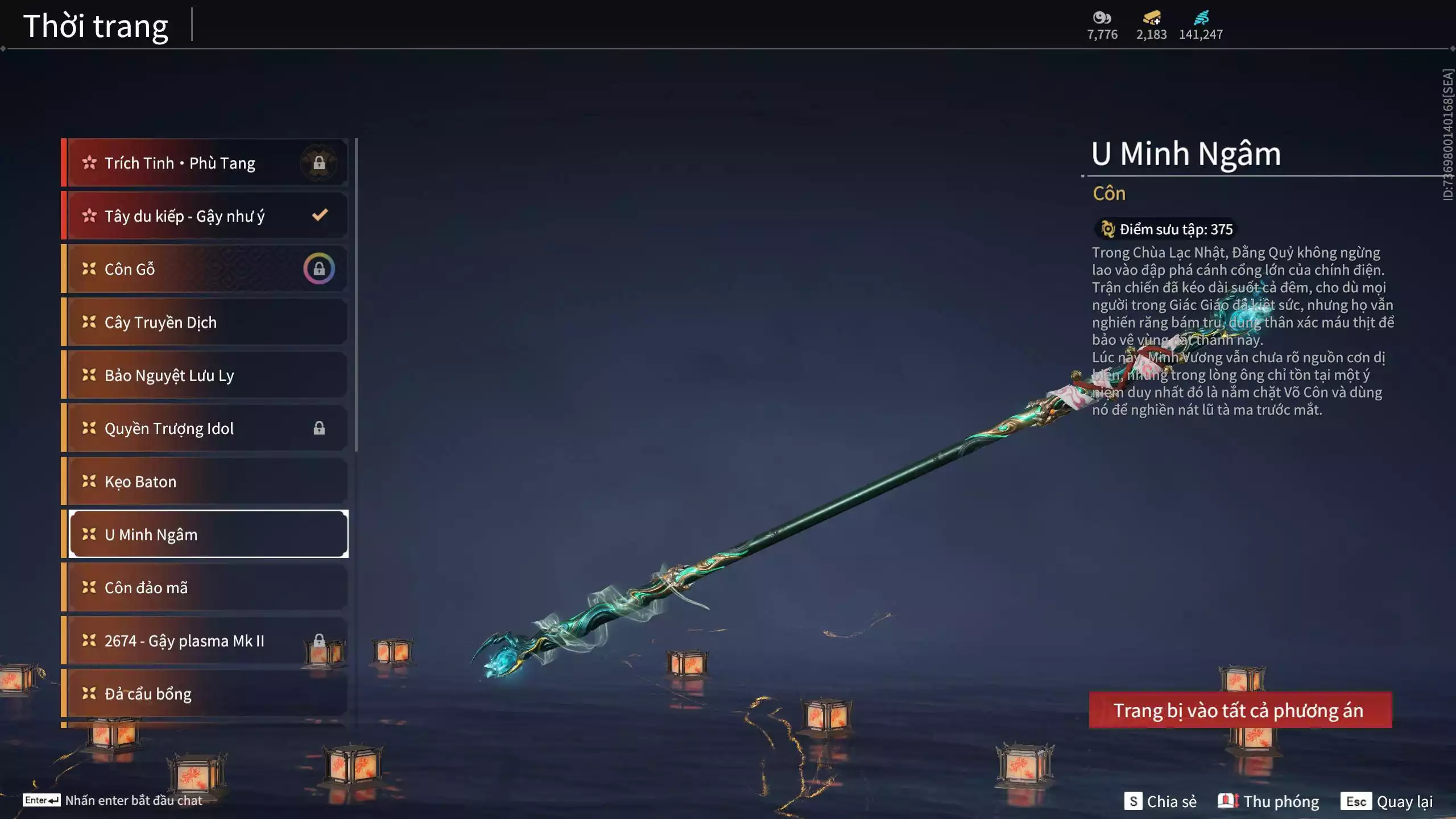1456x819 pixels.
Task: Select Bảo Nguyệt Lưu Ly skin
Action: pyautogui.click(x=205, y=375)
